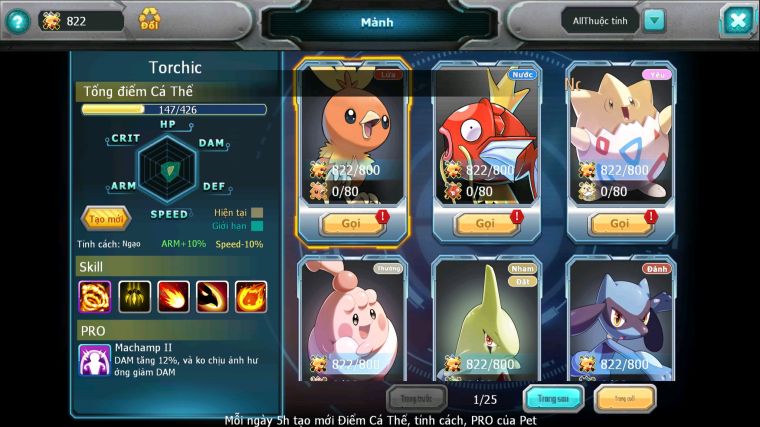Select the fire spin skill icon
760x427 pixels.
(95, 296)
